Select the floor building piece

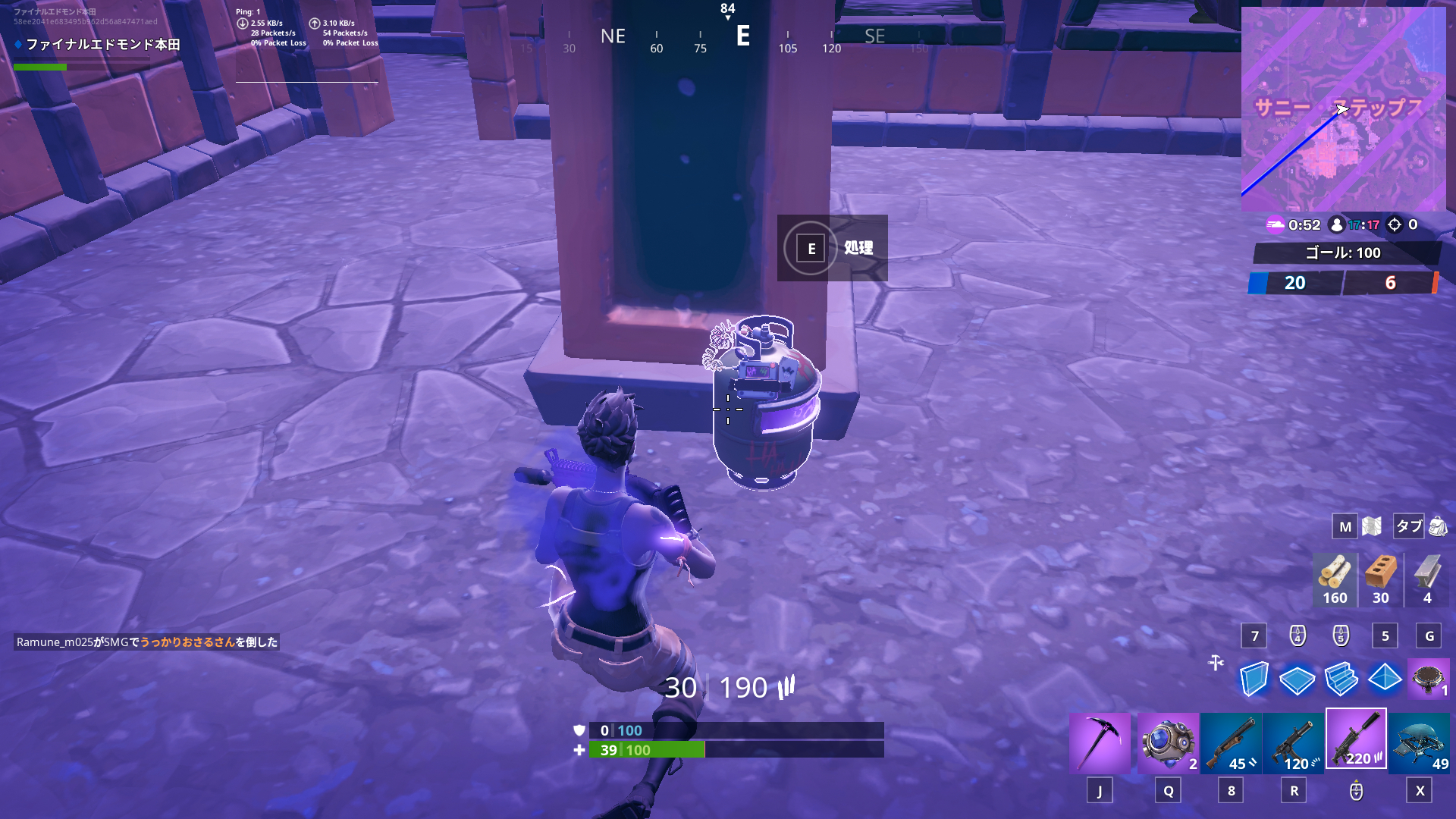[1299, 679]
